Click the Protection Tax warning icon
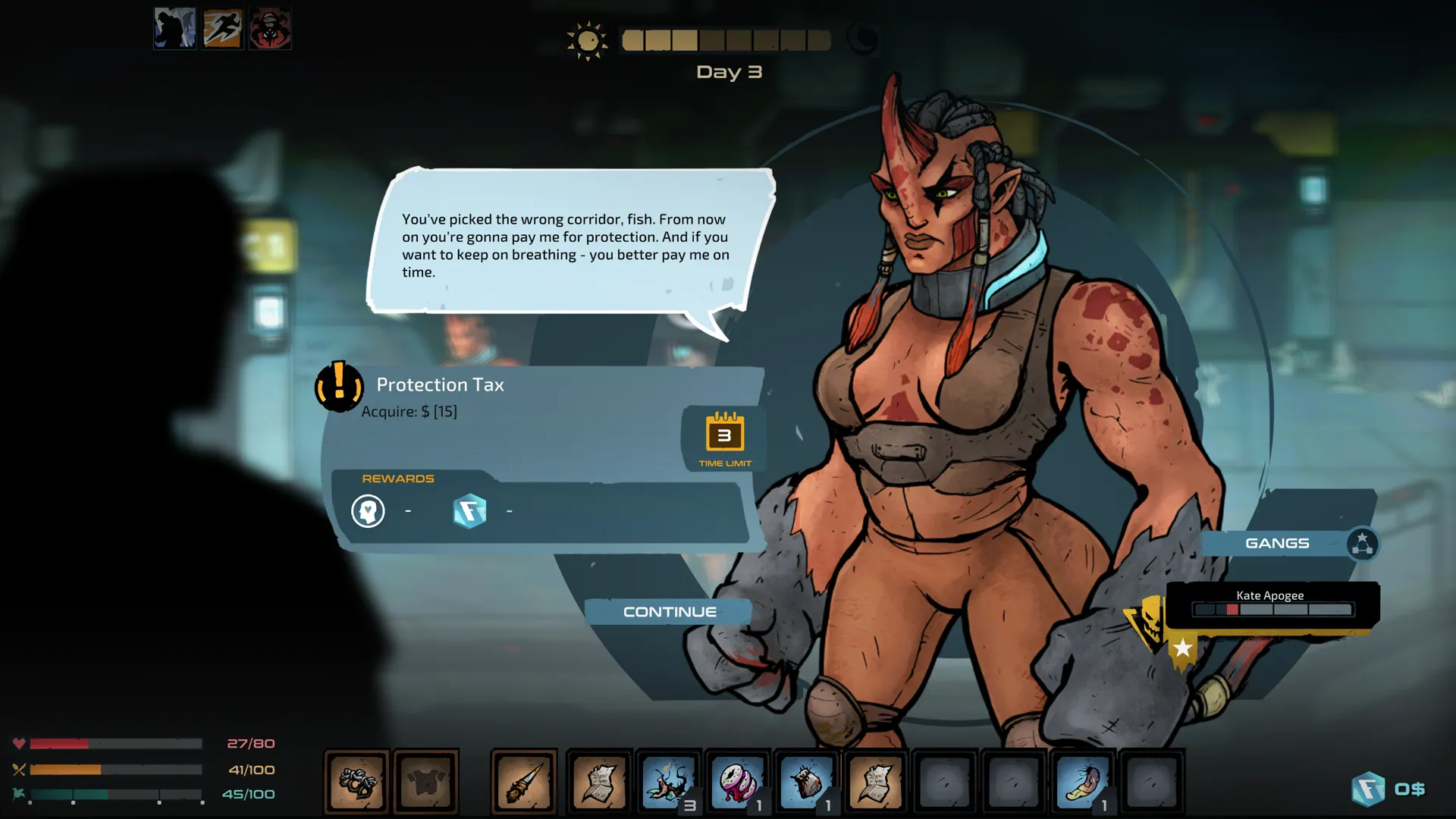This screenshot has height=819, width=1456. click(x=339, y=387)
